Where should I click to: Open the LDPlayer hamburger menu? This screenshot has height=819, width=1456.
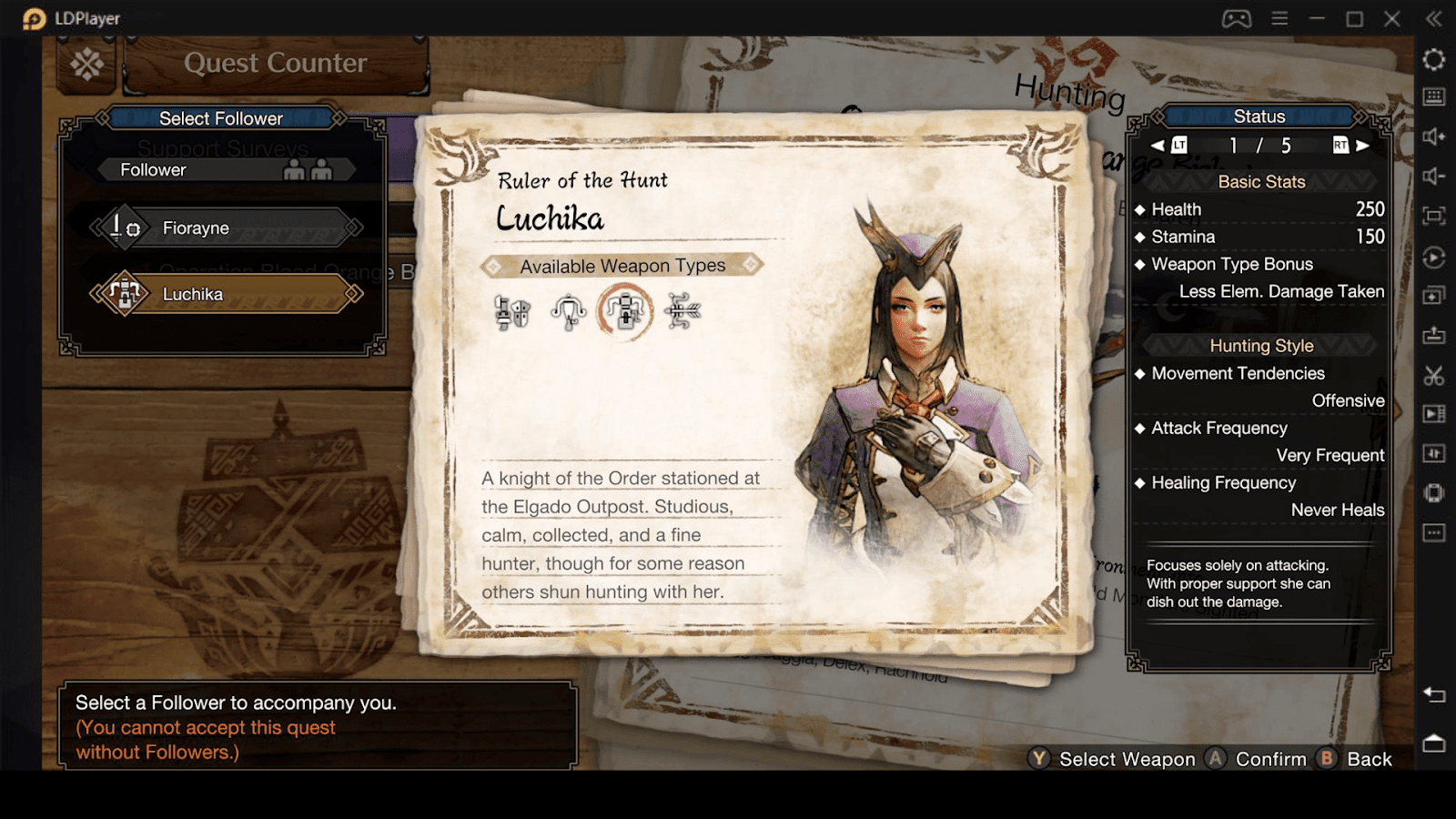coord(1279,19)
